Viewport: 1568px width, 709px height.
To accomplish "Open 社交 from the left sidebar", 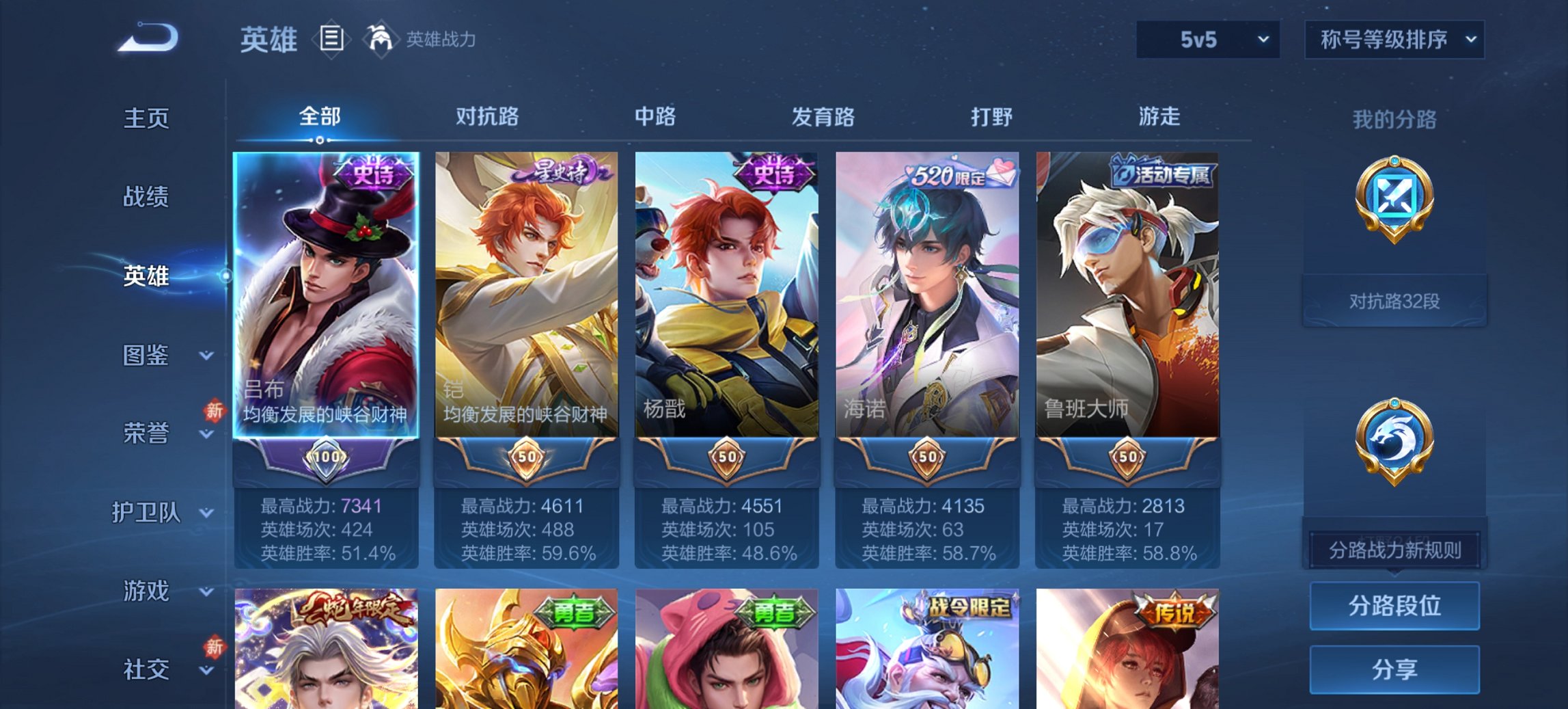I will tap(146, 671).
